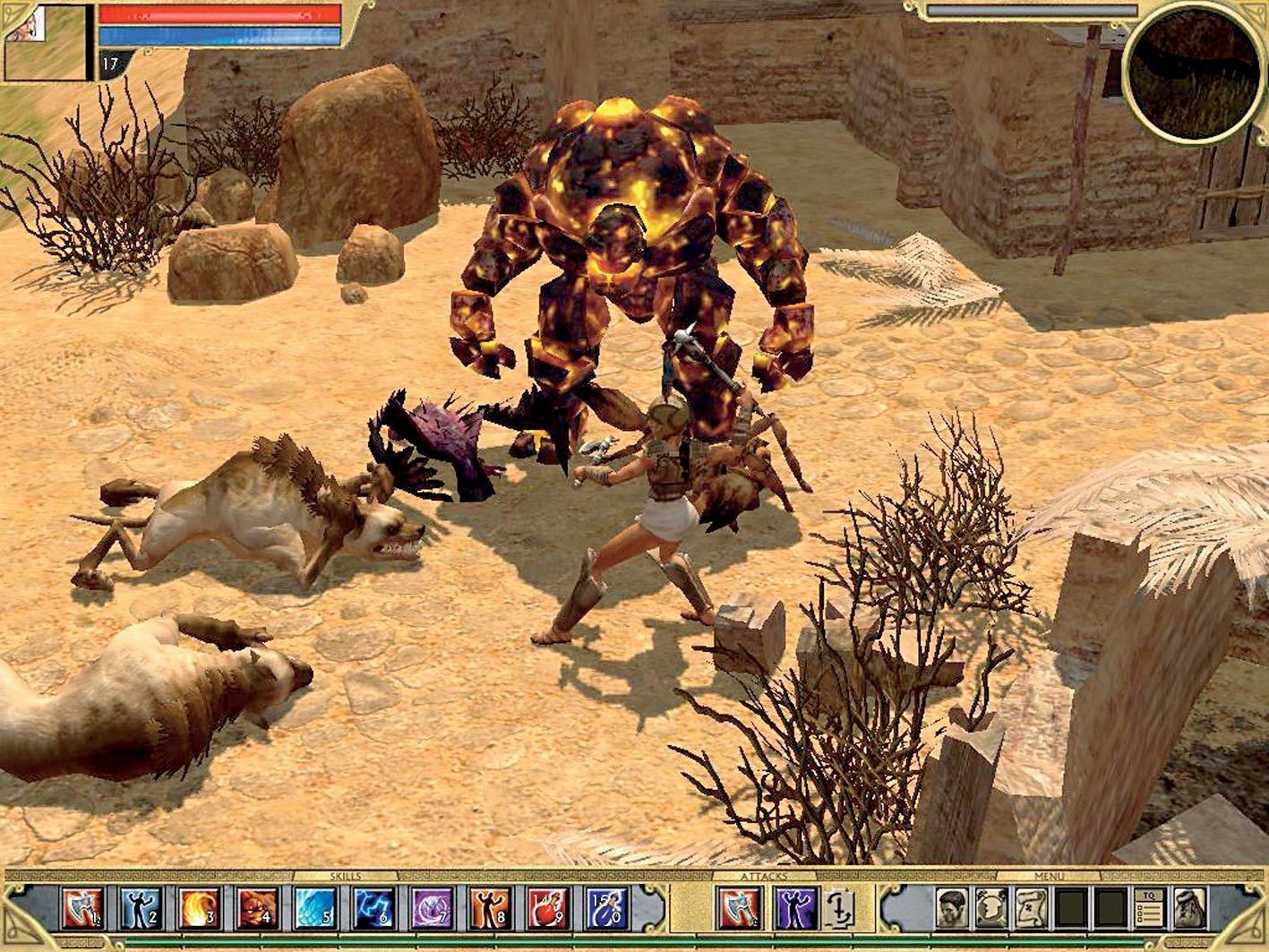
Task: Click the red health bar
Action: (218, 13)
